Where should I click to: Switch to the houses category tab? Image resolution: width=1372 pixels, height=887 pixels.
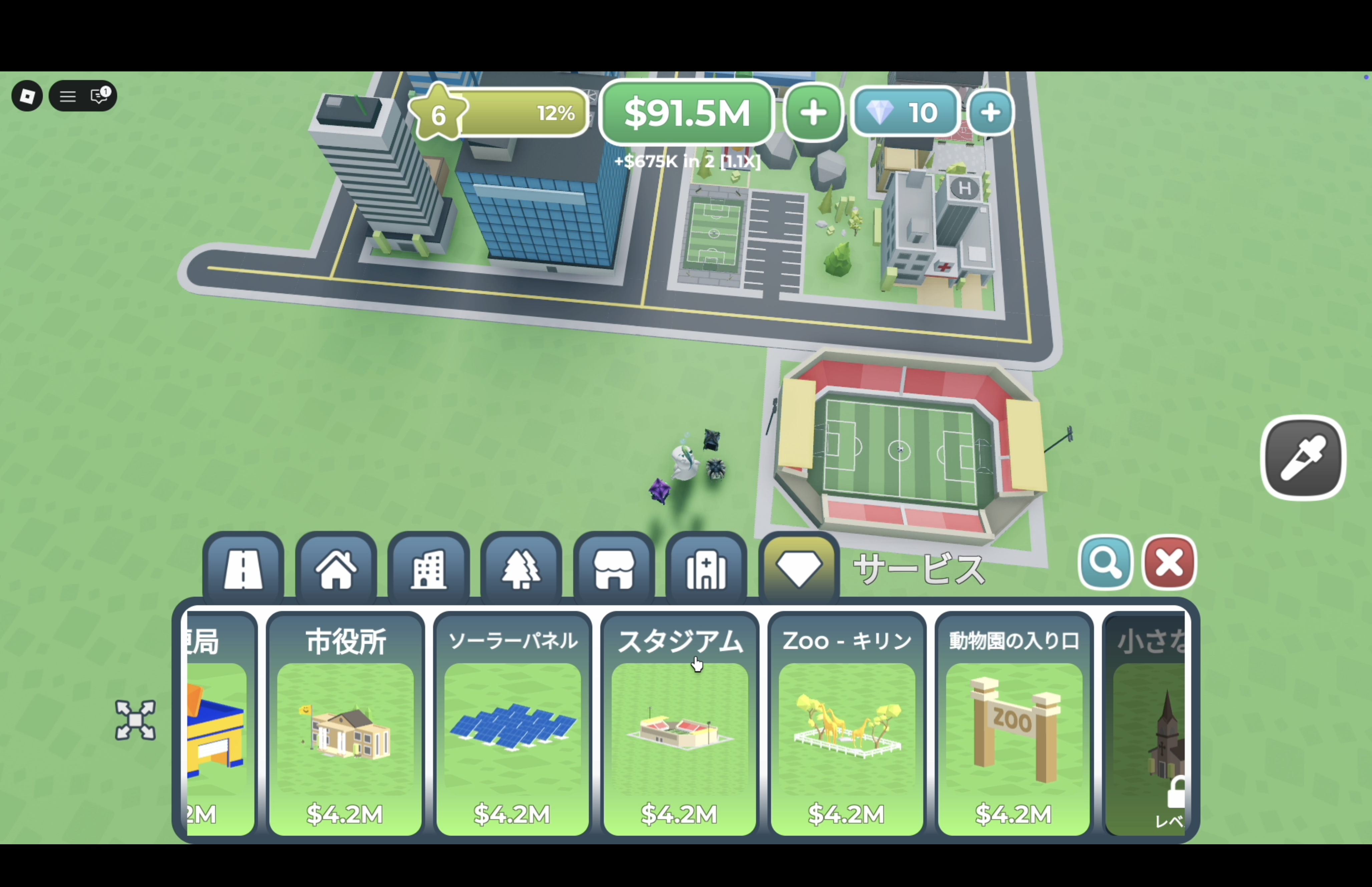click(x=336, y=569)
